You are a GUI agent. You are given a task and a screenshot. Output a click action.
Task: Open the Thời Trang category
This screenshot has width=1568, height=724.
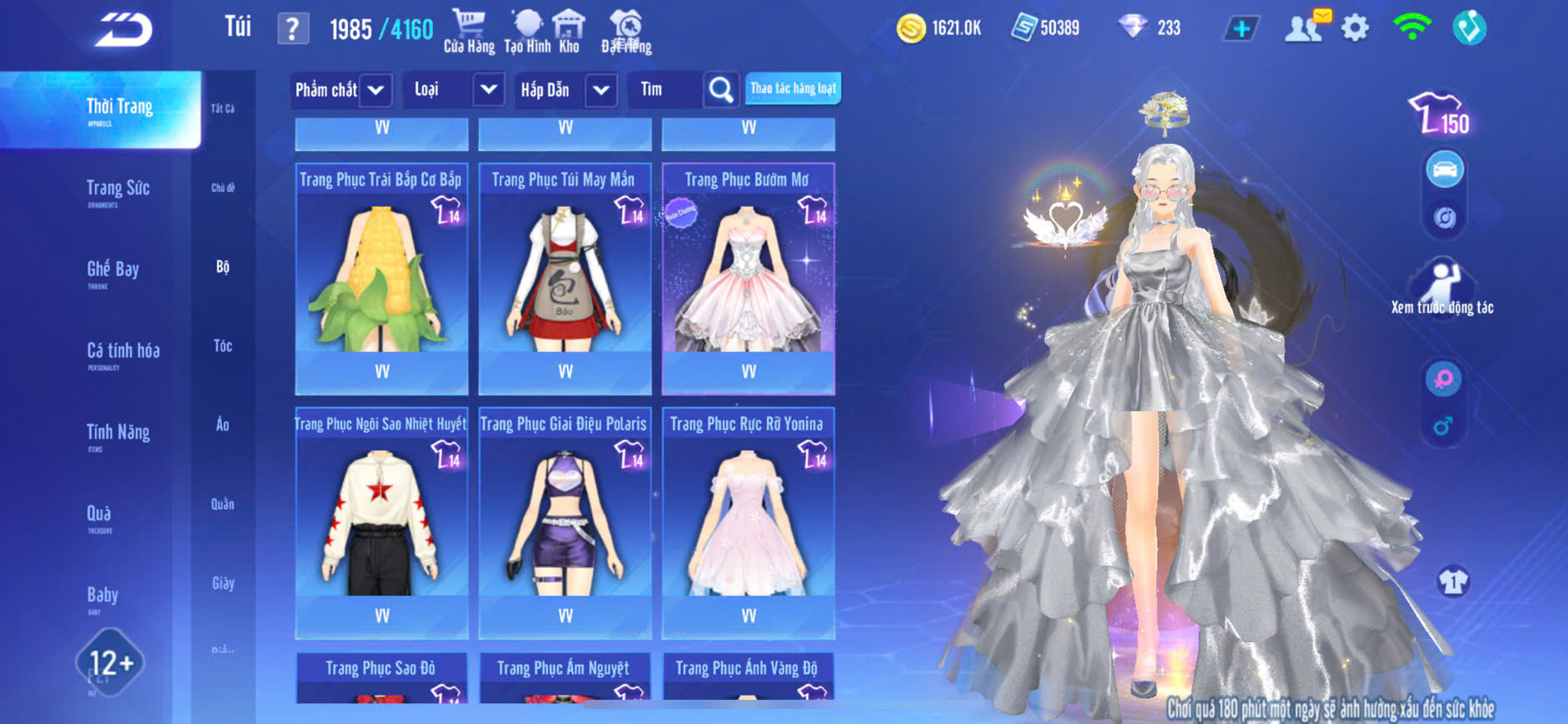tap(119, 109)
